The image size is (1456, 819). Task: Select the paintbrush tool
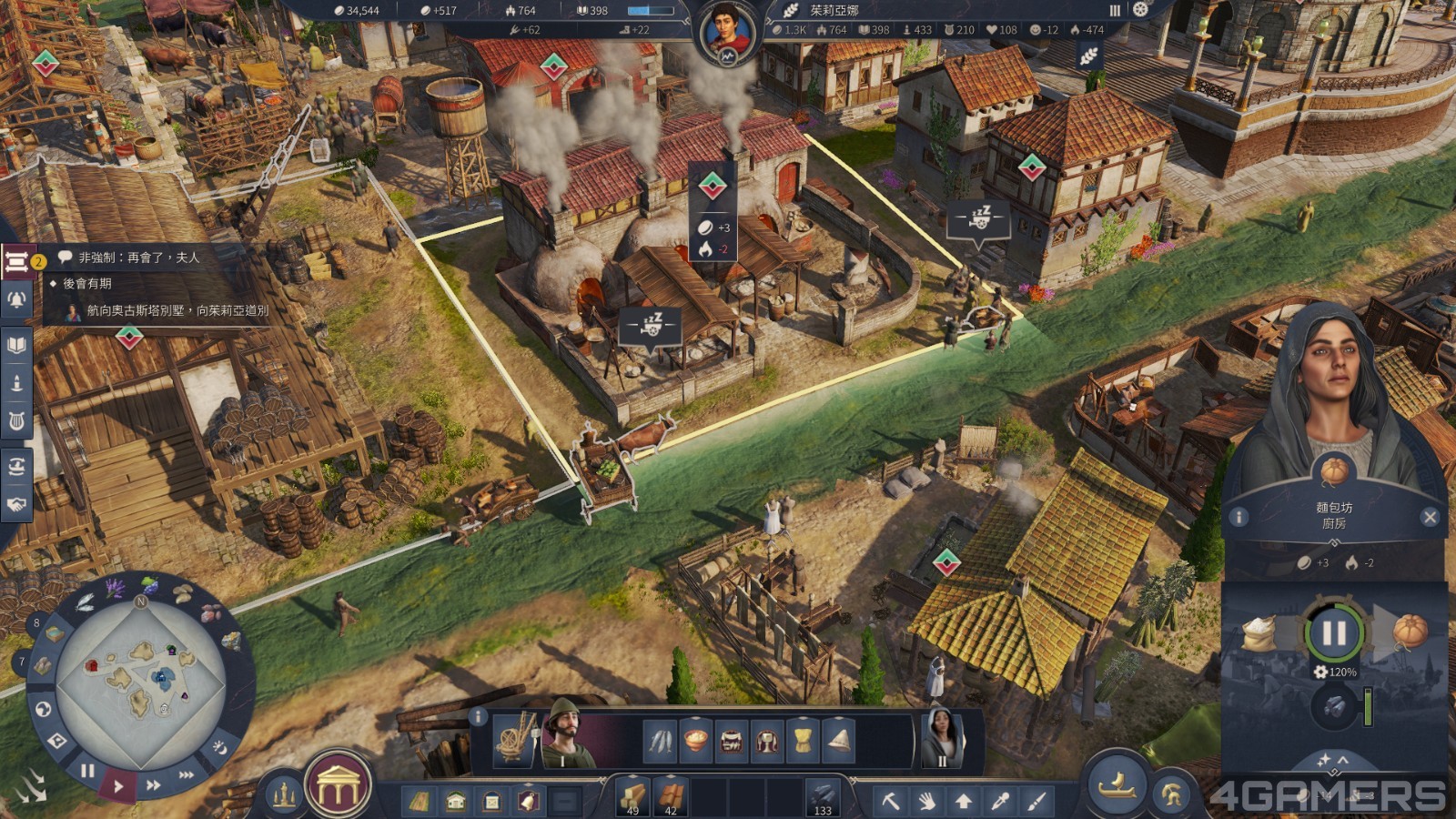point(1036,801)
